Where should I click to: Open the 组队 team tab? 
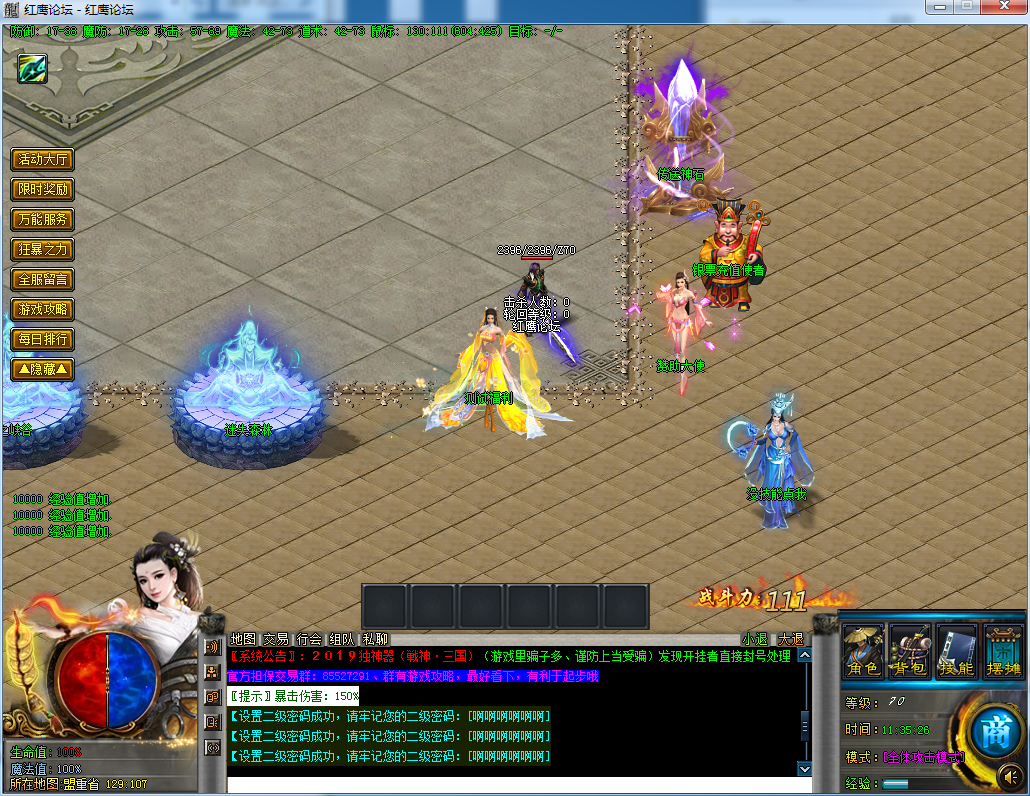342,639
